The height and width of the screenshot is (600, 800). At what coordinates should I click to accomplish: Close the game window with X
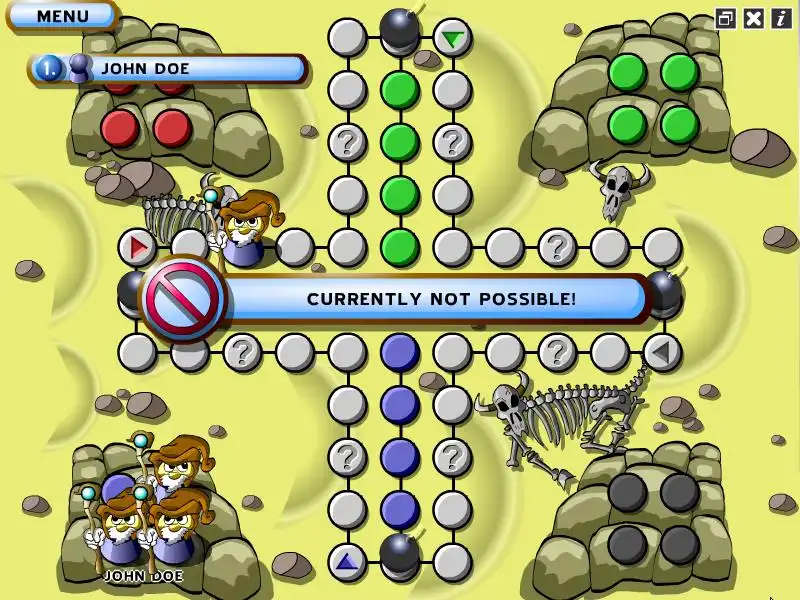pyautogui.click(x=754, y=18)
